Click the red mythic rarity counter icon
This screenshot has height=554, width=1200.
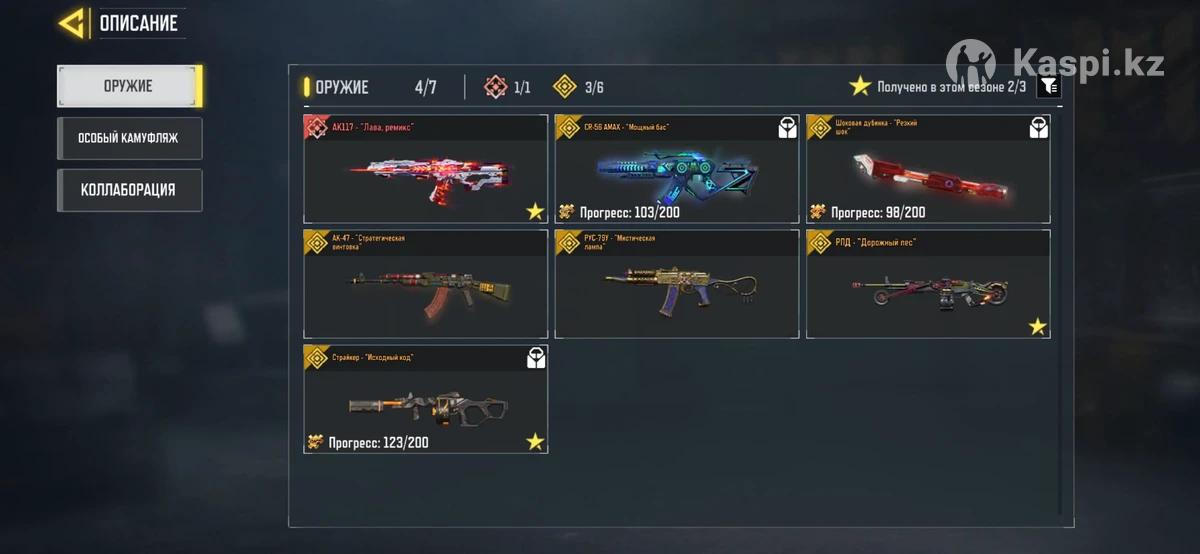495,87
